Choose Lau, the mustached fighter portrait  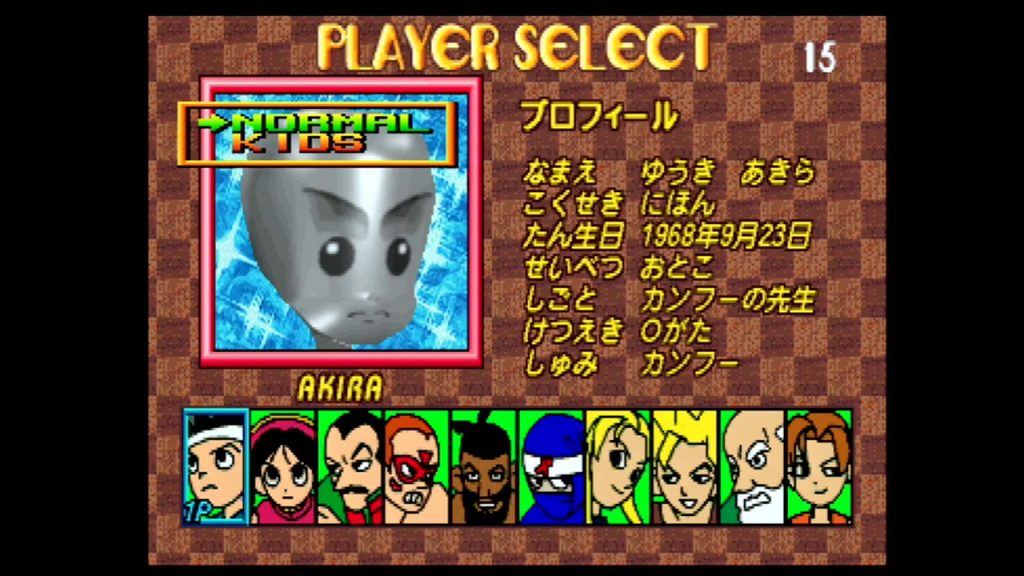[349, 467]
